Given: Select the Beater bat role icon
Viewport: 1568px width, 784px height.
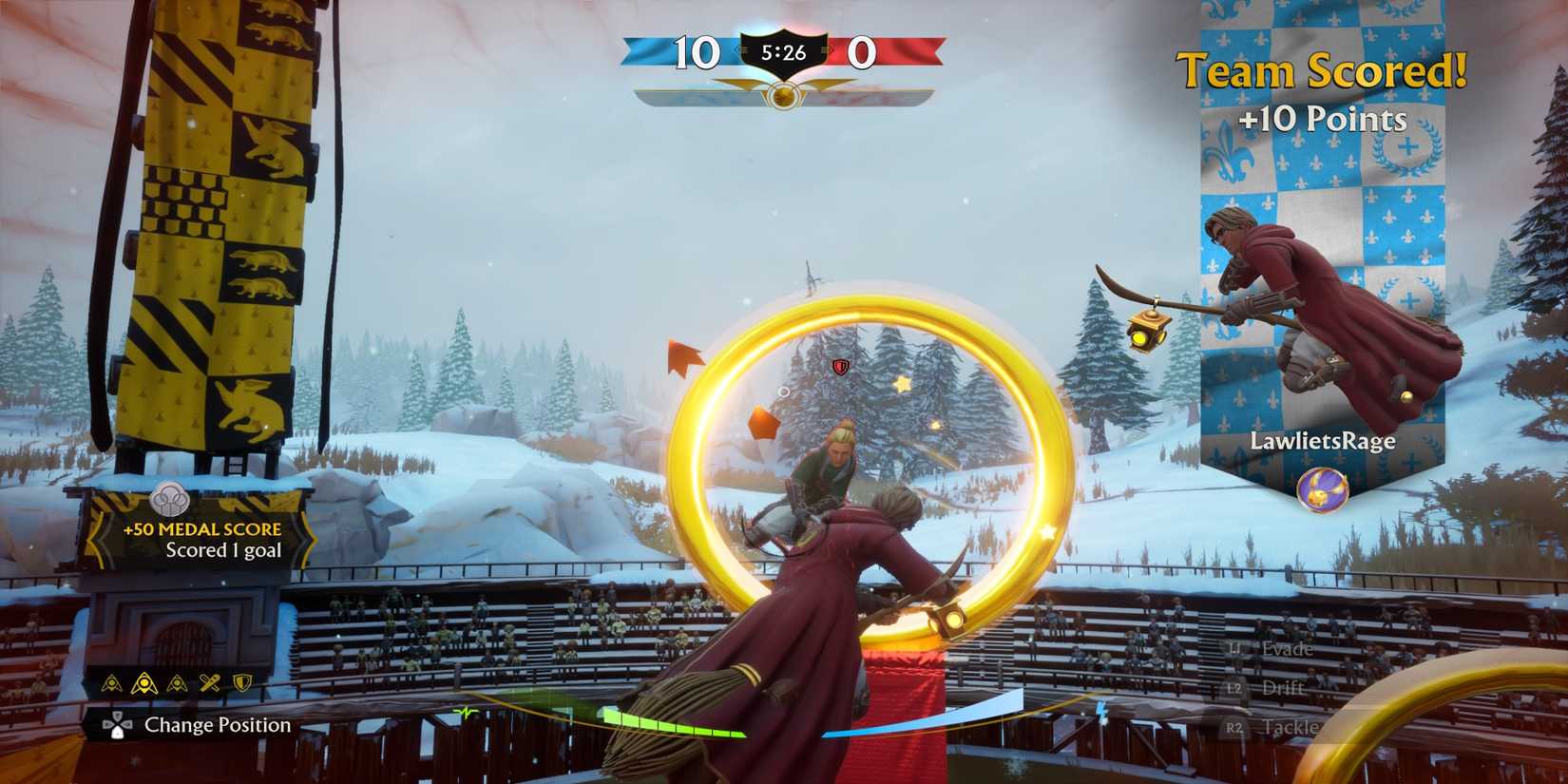Looking at the screenshot, I should tap(209, 682).
